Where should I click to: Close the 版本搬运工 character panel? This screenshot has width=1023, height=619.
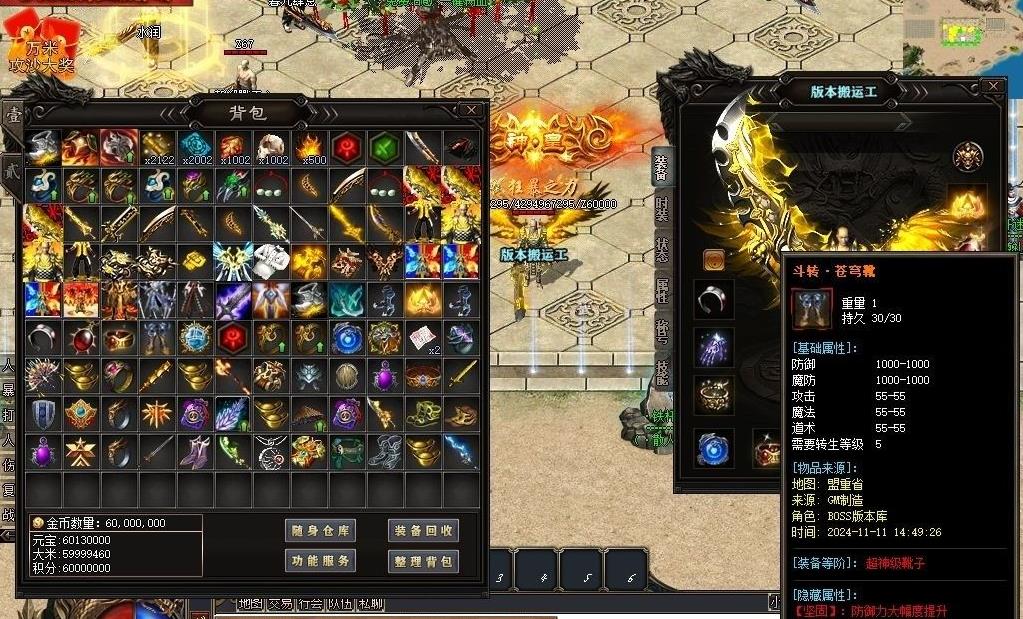point(992,87)
